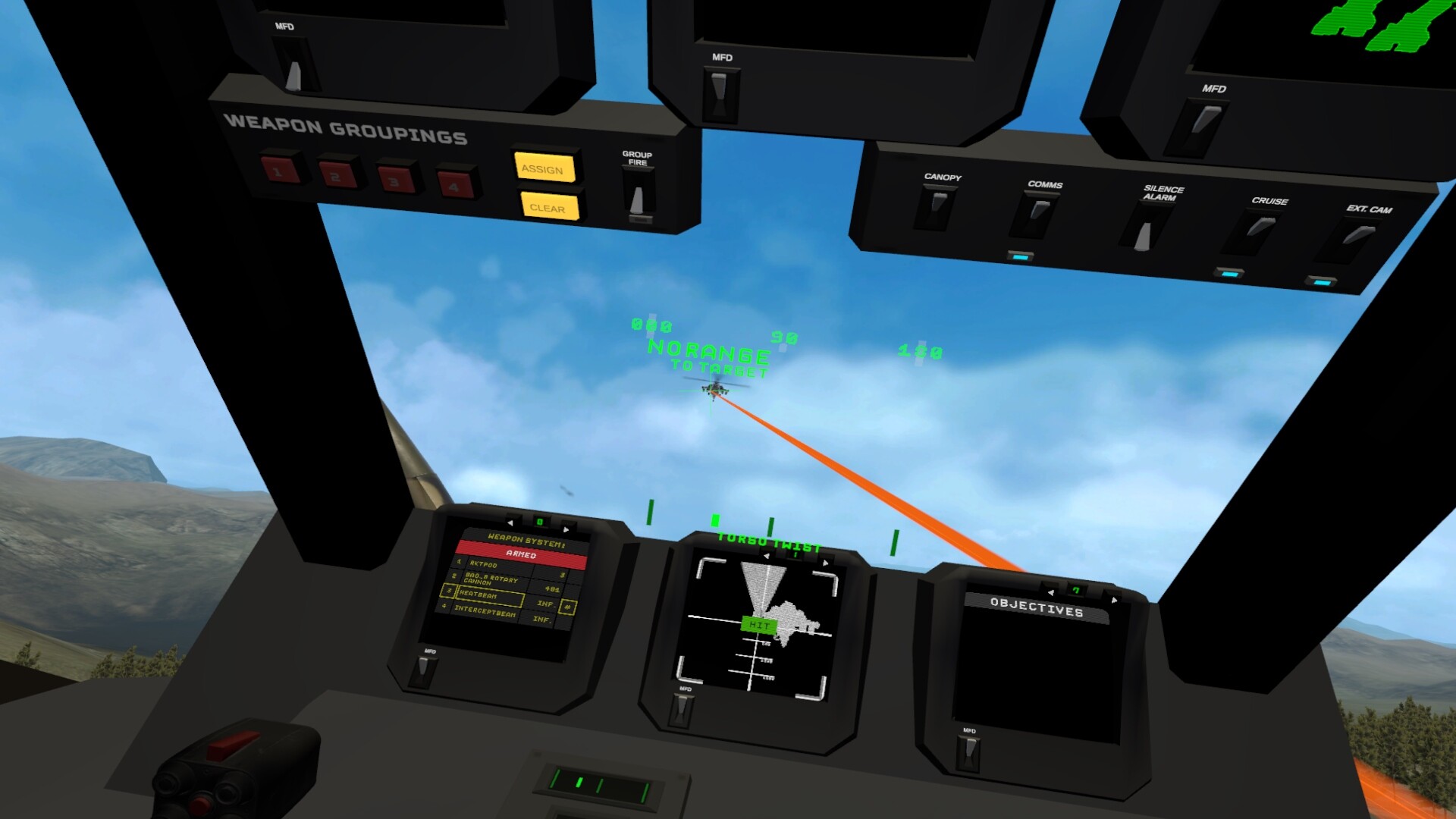
Task: Toggle the CANOPY switch
Action: click(x=937, y=200)
